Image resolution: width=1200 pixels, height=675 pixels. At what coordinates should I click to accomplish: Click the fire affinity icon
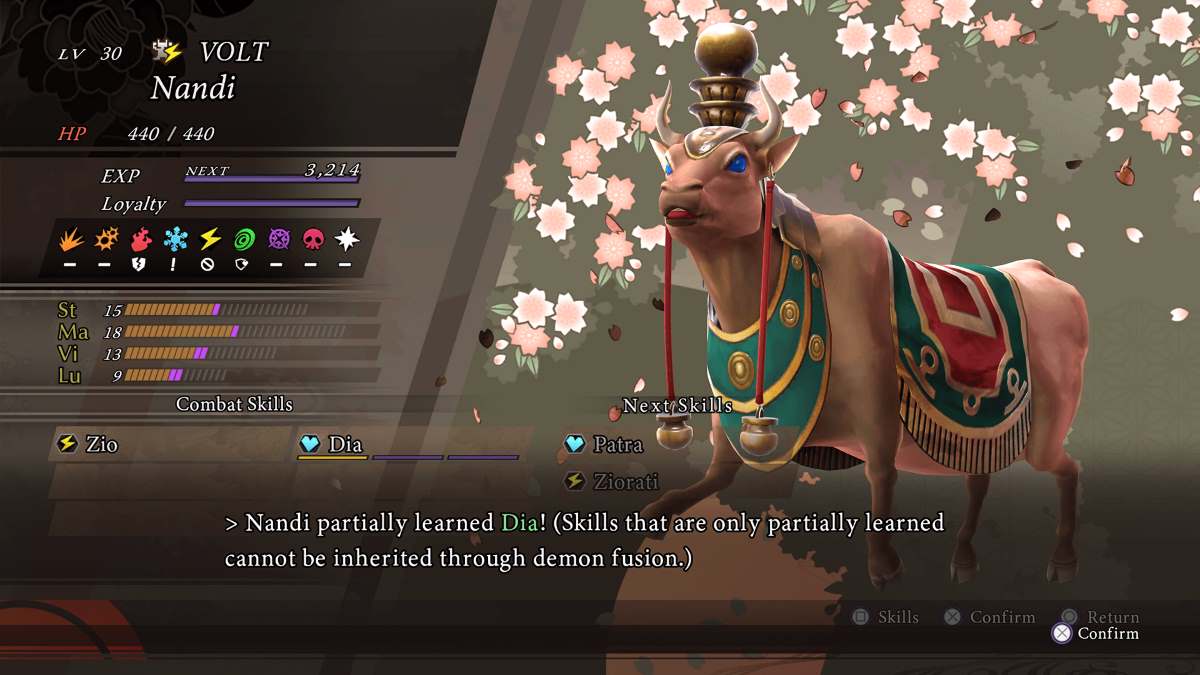point(141,240)
